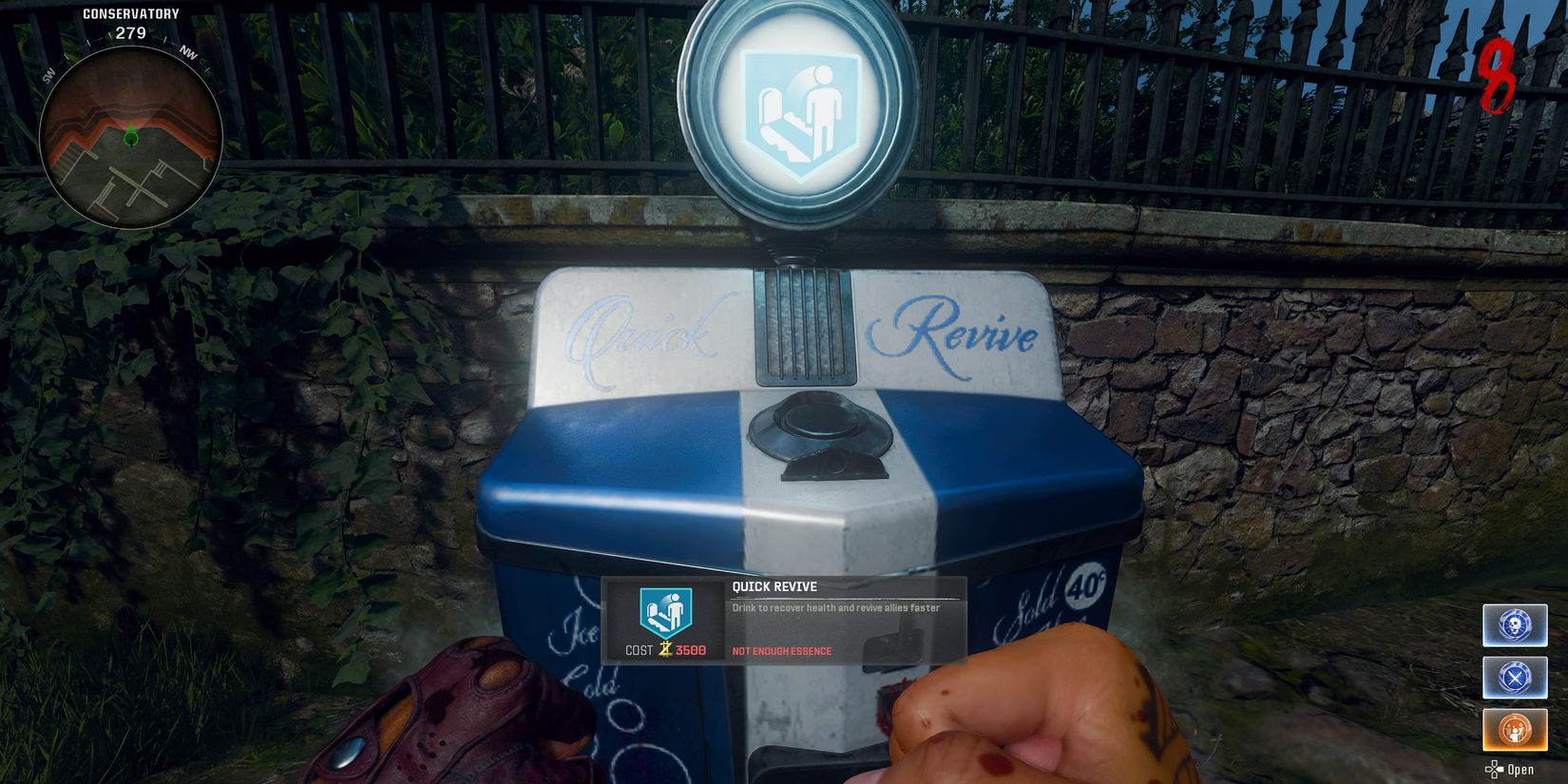The width and height of the screenshot is (1568, 784).
Task: Click the Essence currency symbol beside the cost
Action: pyautogui.click(x=665, y=650)
